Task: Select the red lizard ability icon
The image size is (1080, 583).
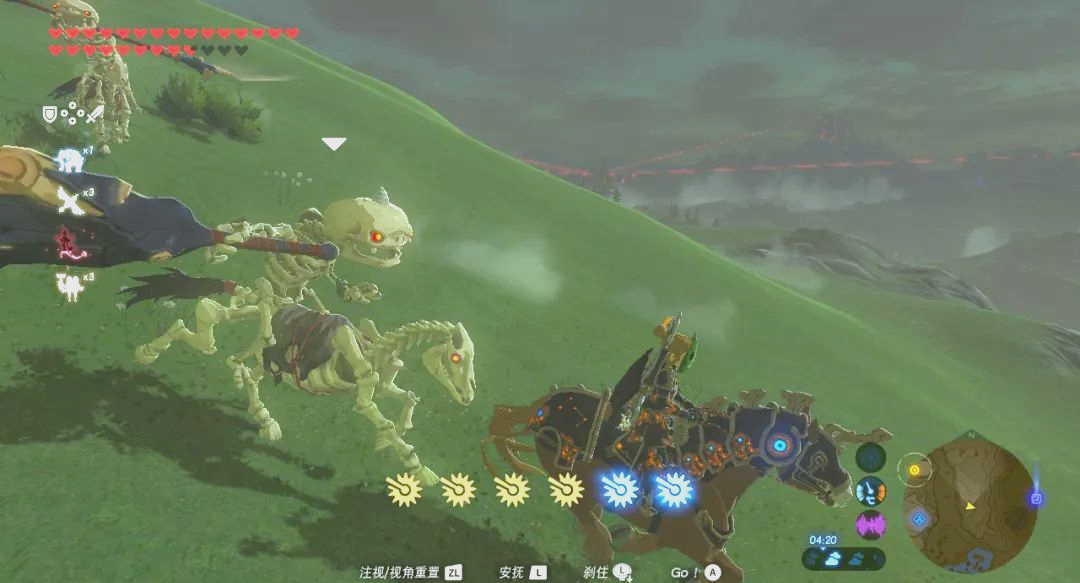Action: click(x=69, y=243)
